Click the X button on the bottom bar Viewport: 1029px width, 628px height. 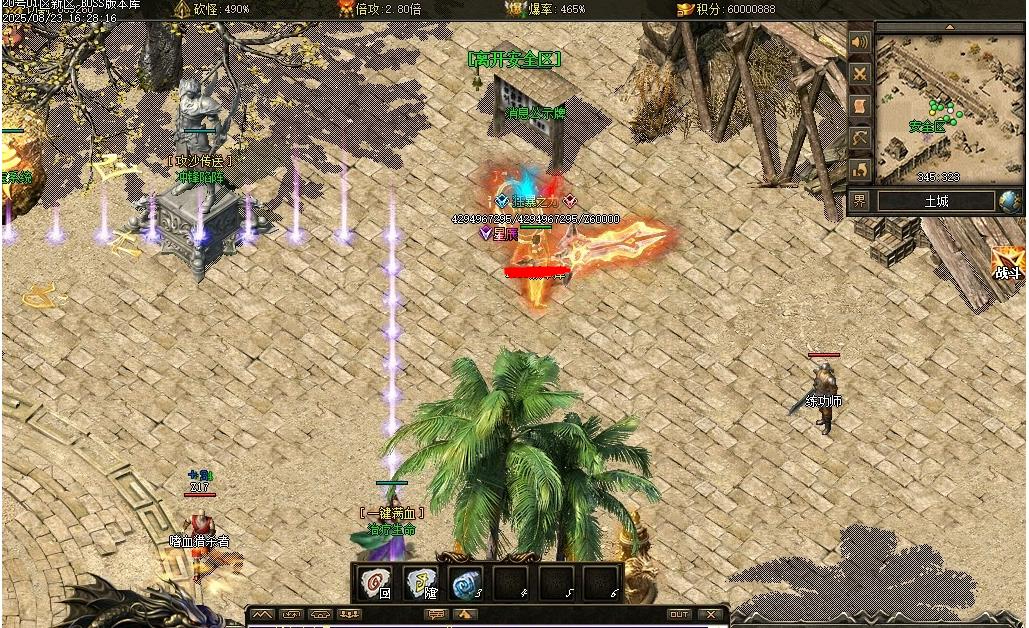pos(711,614)
